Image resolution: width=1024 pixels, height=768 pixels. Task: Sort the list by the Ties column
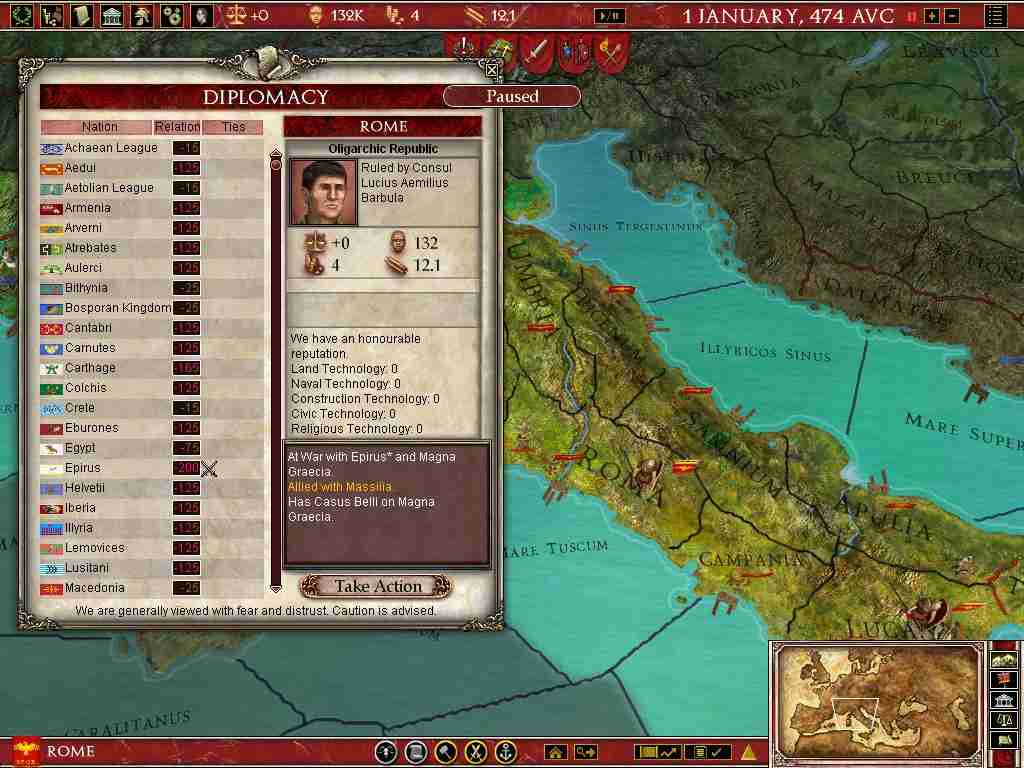click(233, 127)
